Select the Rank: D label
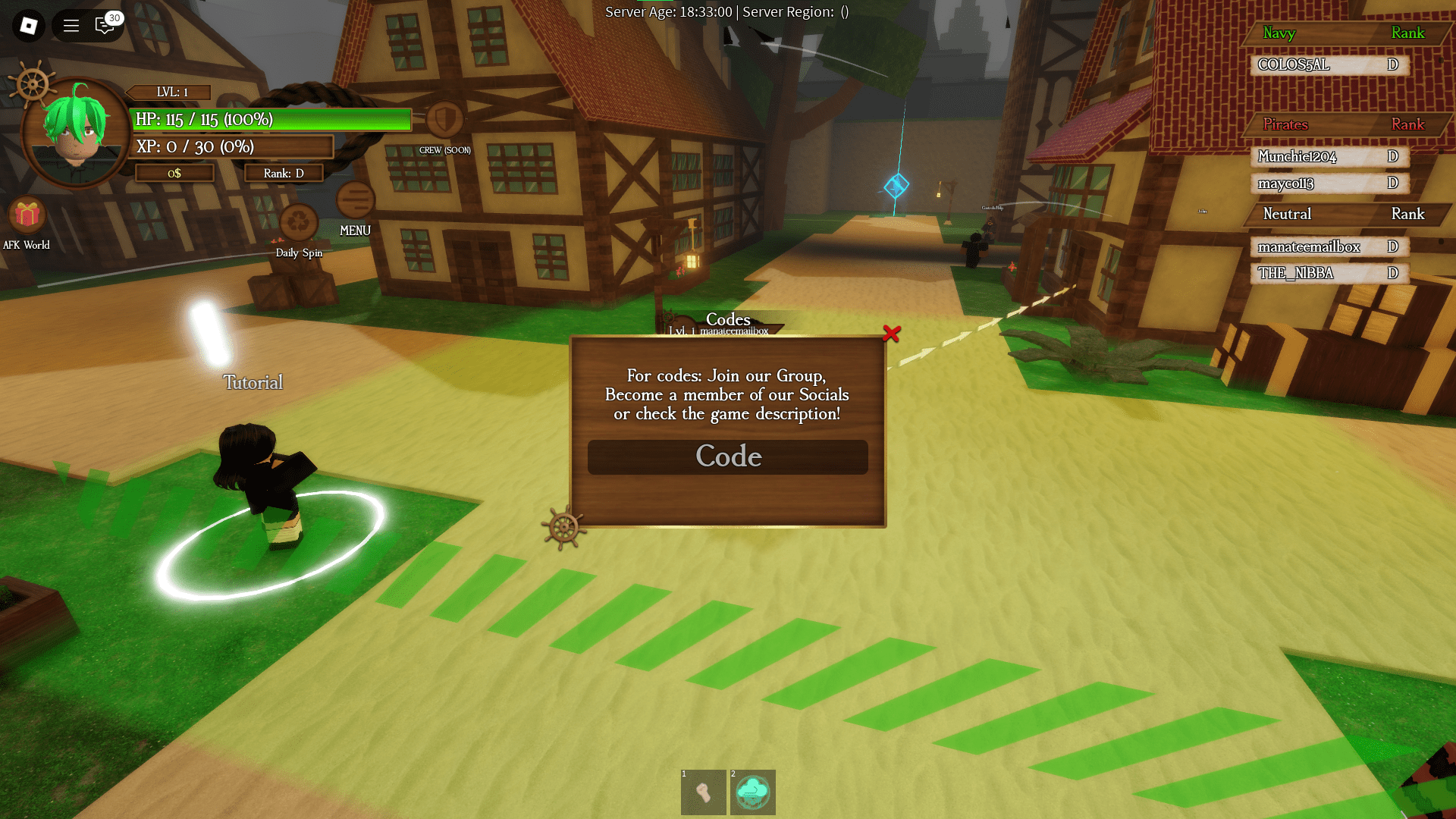The height and width of the screenshot is (819, 1456). point(284,173)
